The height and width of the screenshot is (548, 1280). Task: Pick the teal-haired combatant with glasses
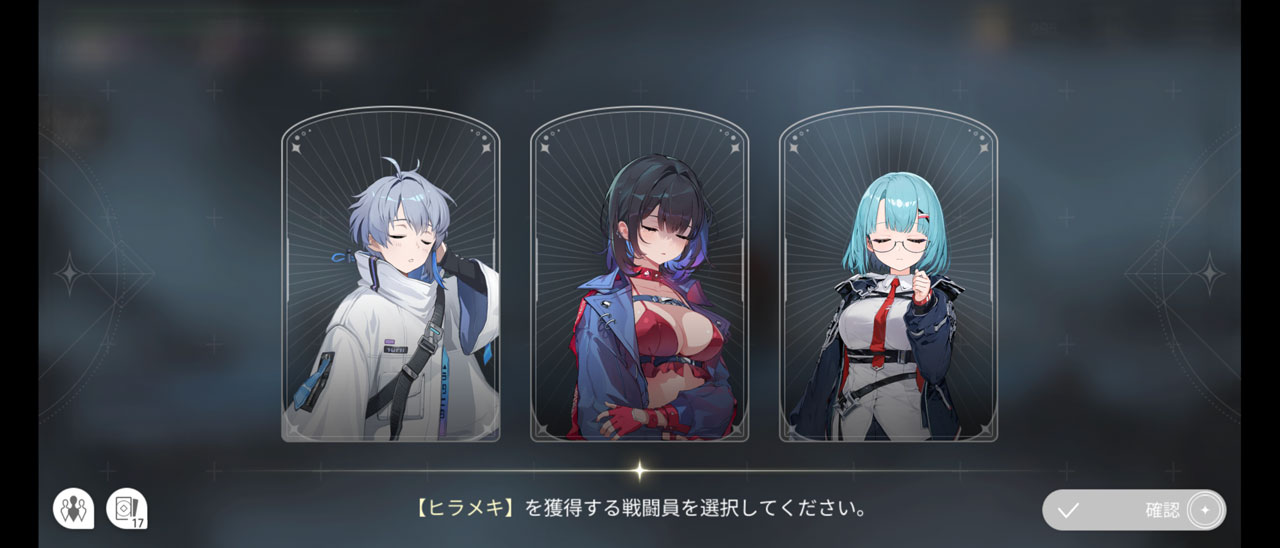click(888, 275)
